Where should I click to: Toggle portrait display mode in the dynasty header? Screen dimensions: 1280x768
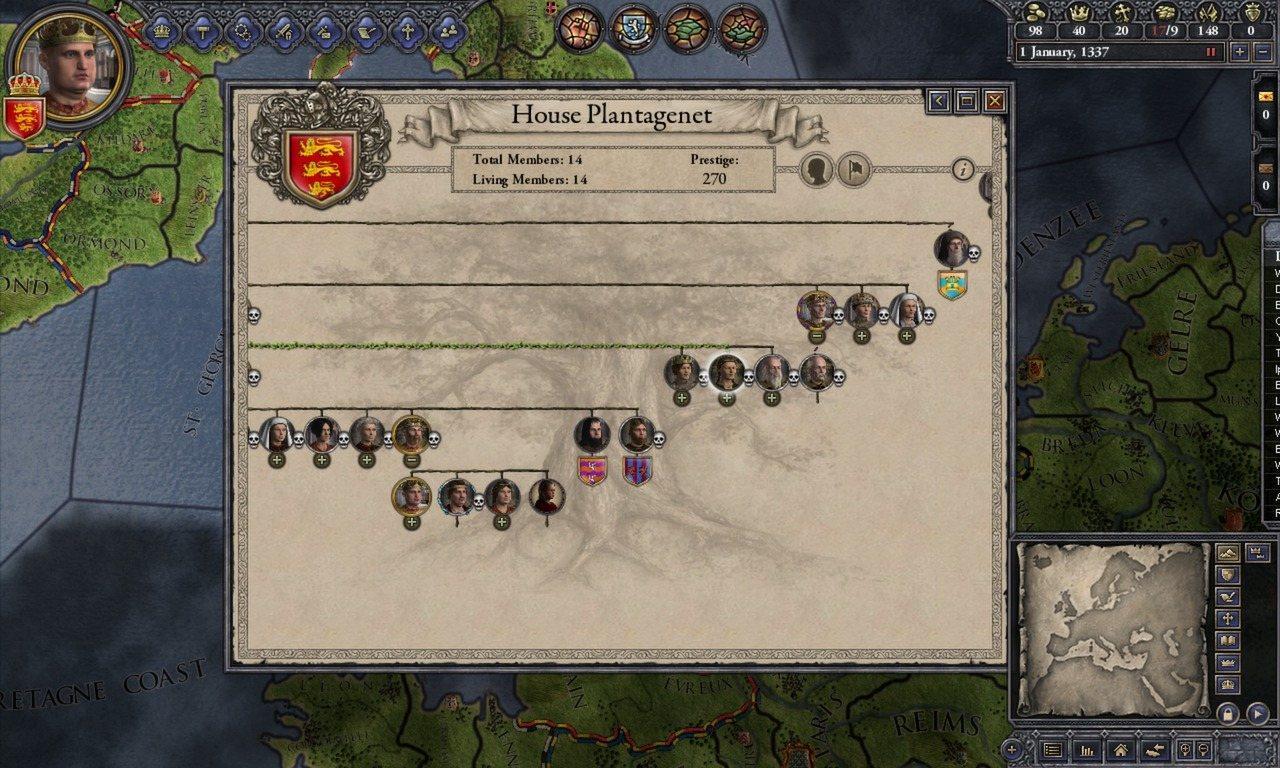click(815, 170)
